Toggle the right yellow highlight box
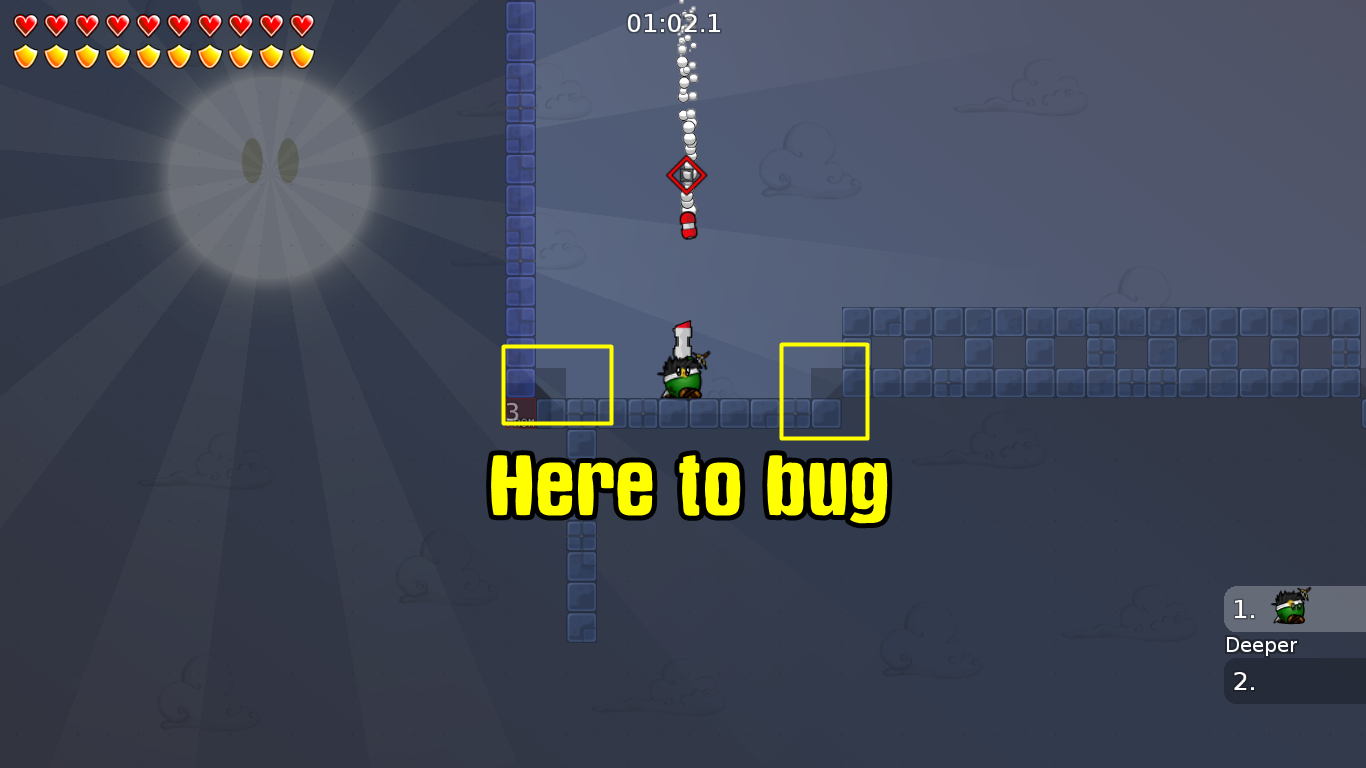The width and height of the screenshot is (1366, 768). [823, 390]
